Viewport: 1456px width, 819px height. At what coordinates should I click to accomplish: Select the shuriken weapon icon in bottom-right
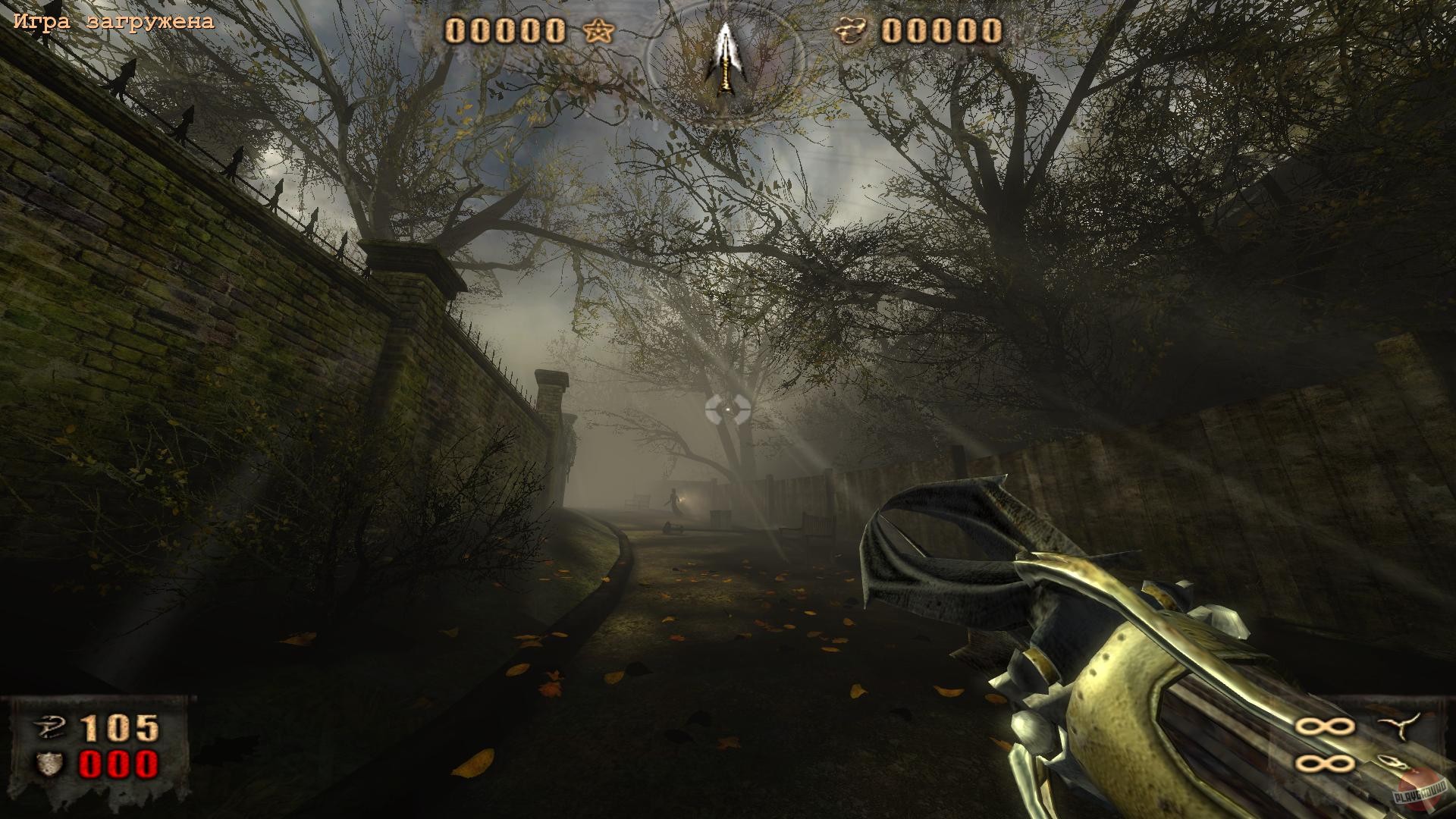[x=1399, y=726]
